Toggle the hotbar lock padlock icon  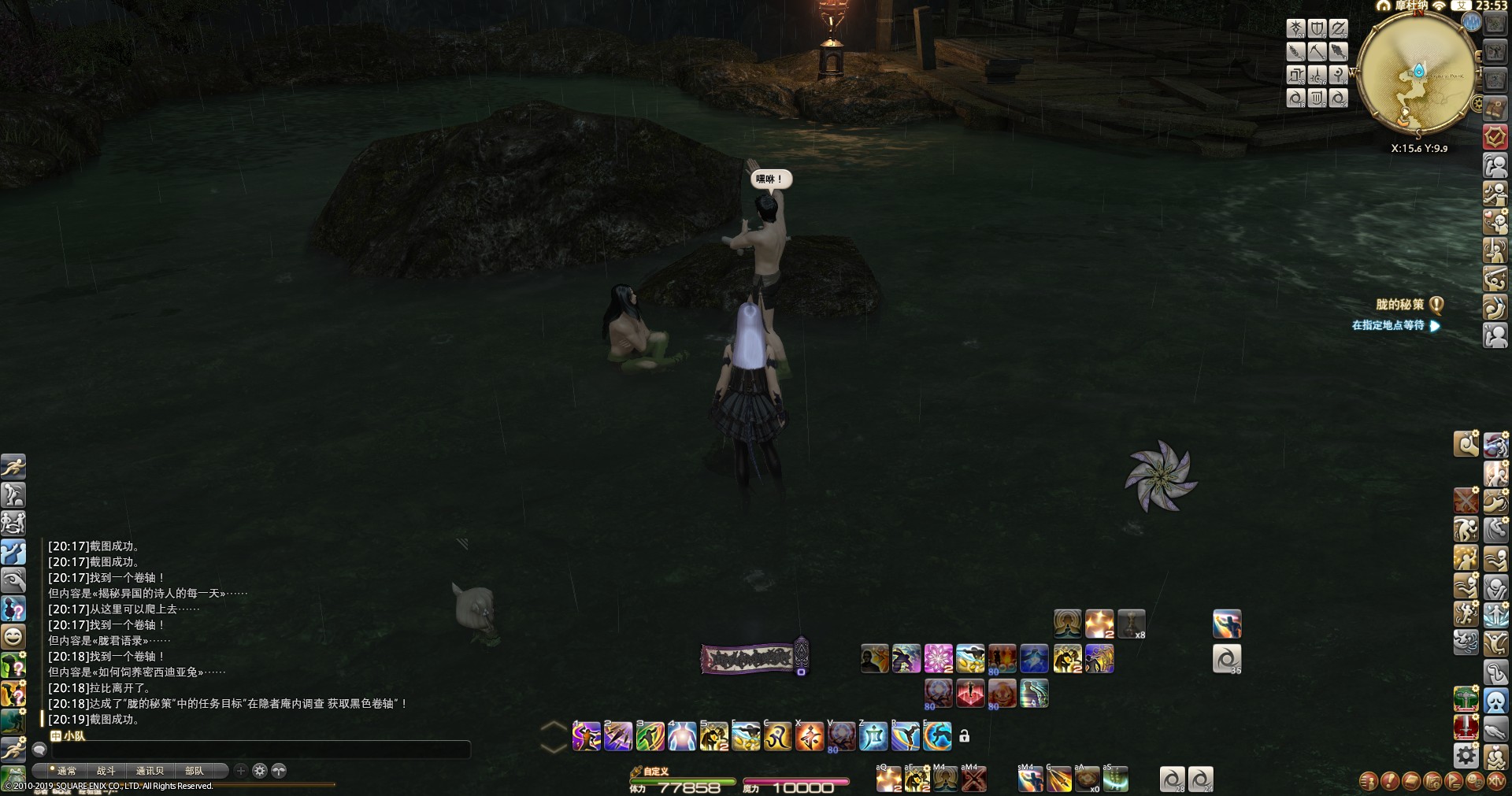[x=964, y=736]
